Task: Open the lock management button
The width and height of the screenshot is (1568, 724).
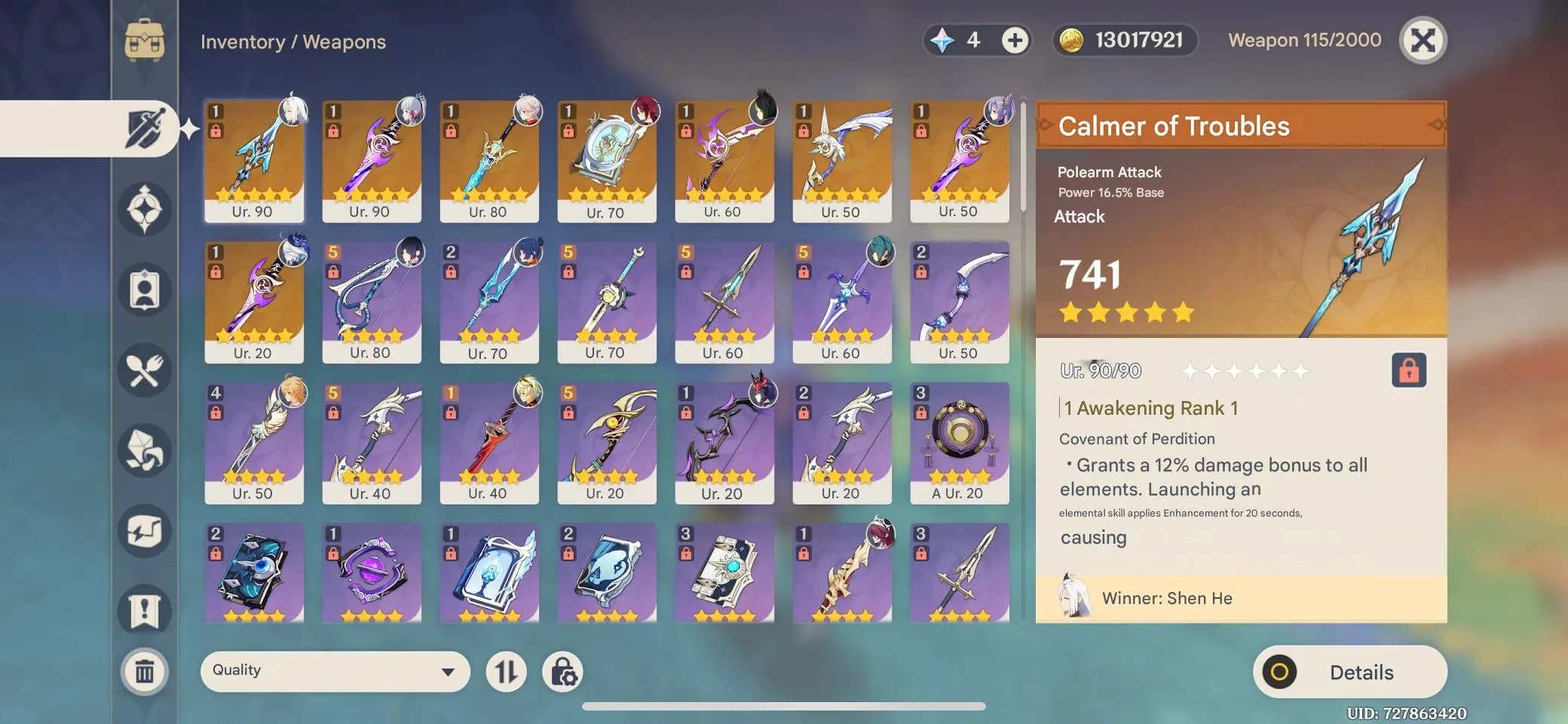Action: (x=563, y=672)
